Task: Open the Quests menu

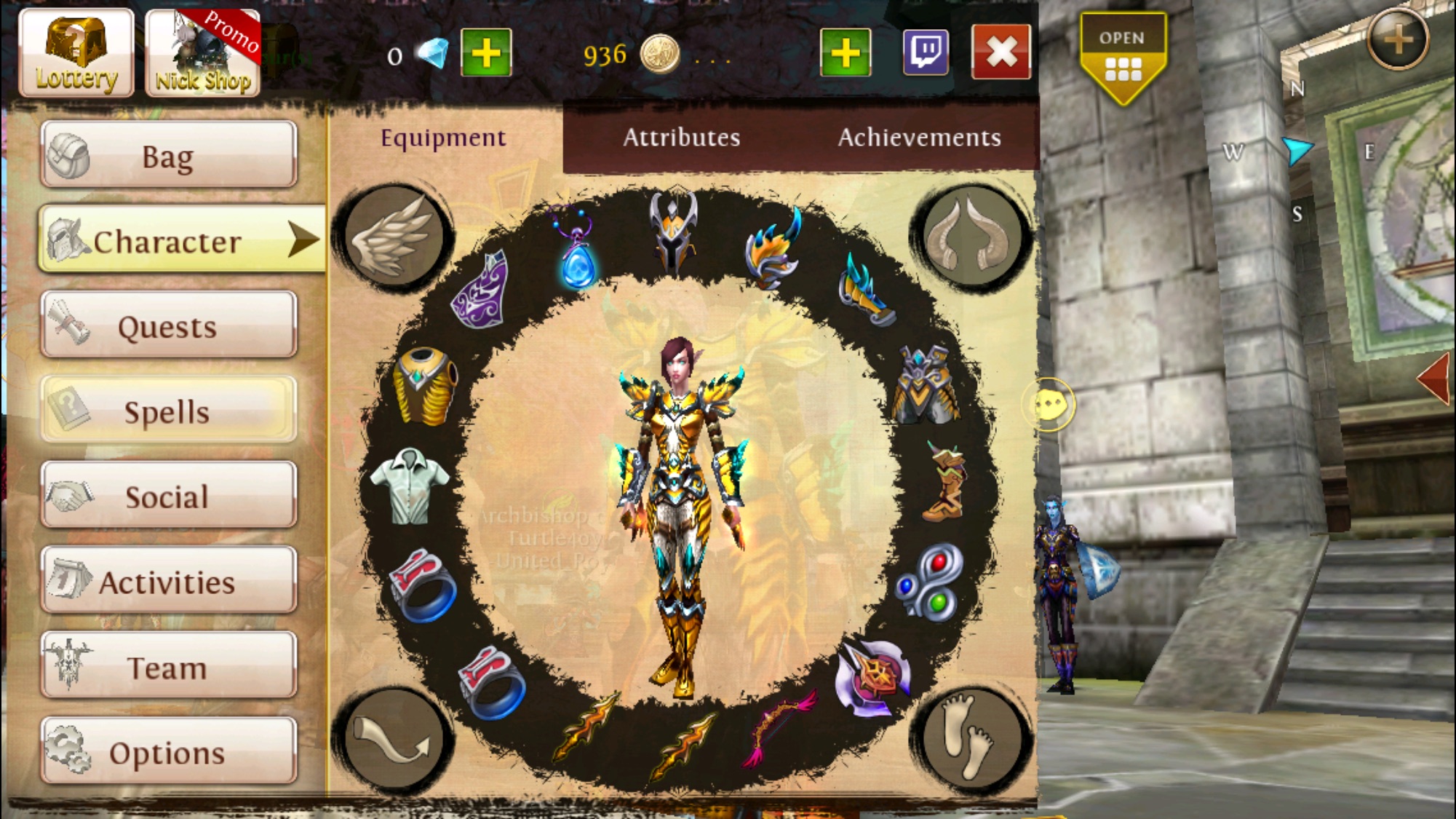Action: pyautogui.click(x=169, y=325)
